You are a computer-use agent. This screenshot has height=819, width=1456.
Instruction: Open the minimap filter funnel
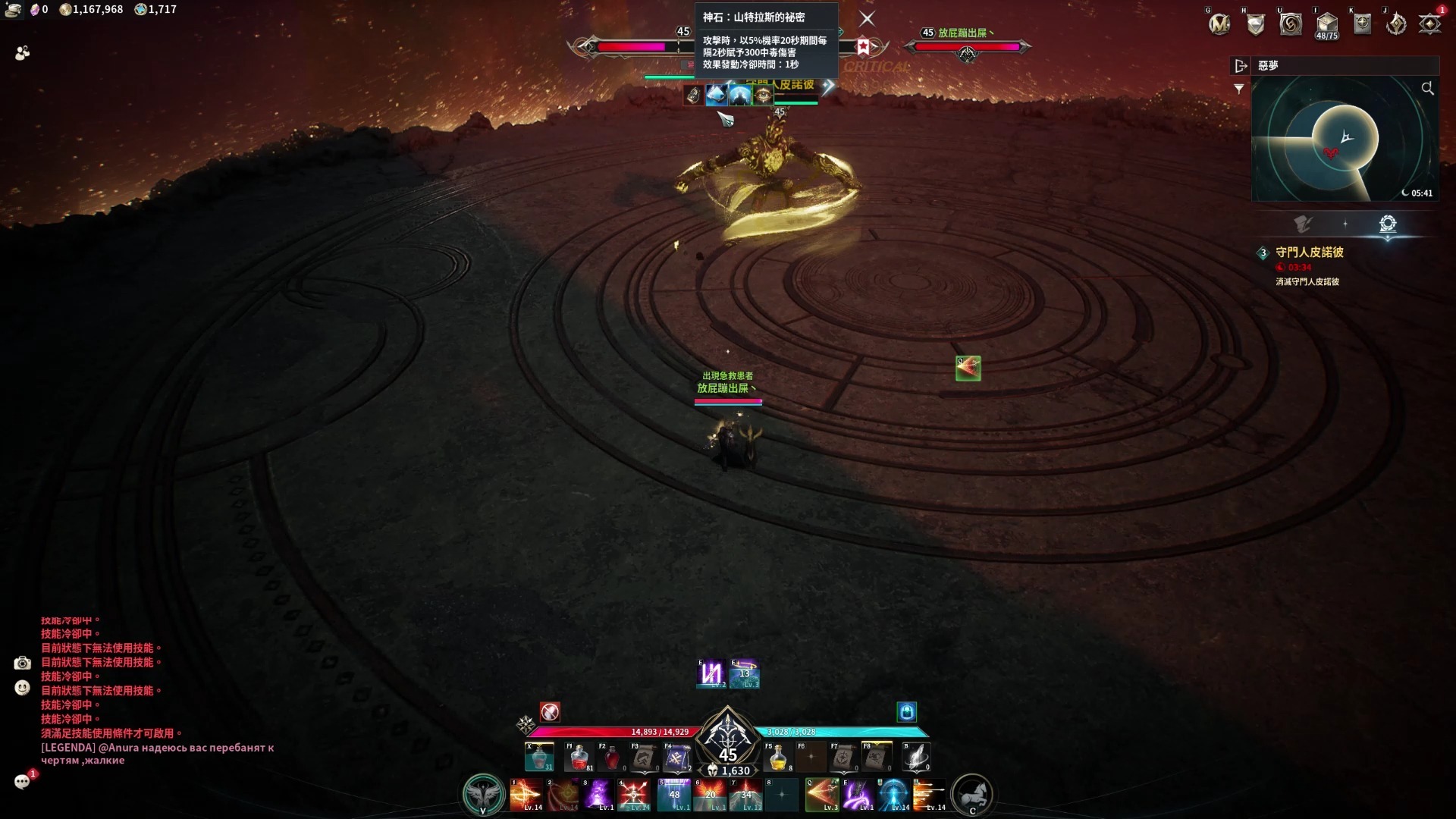1239,89
